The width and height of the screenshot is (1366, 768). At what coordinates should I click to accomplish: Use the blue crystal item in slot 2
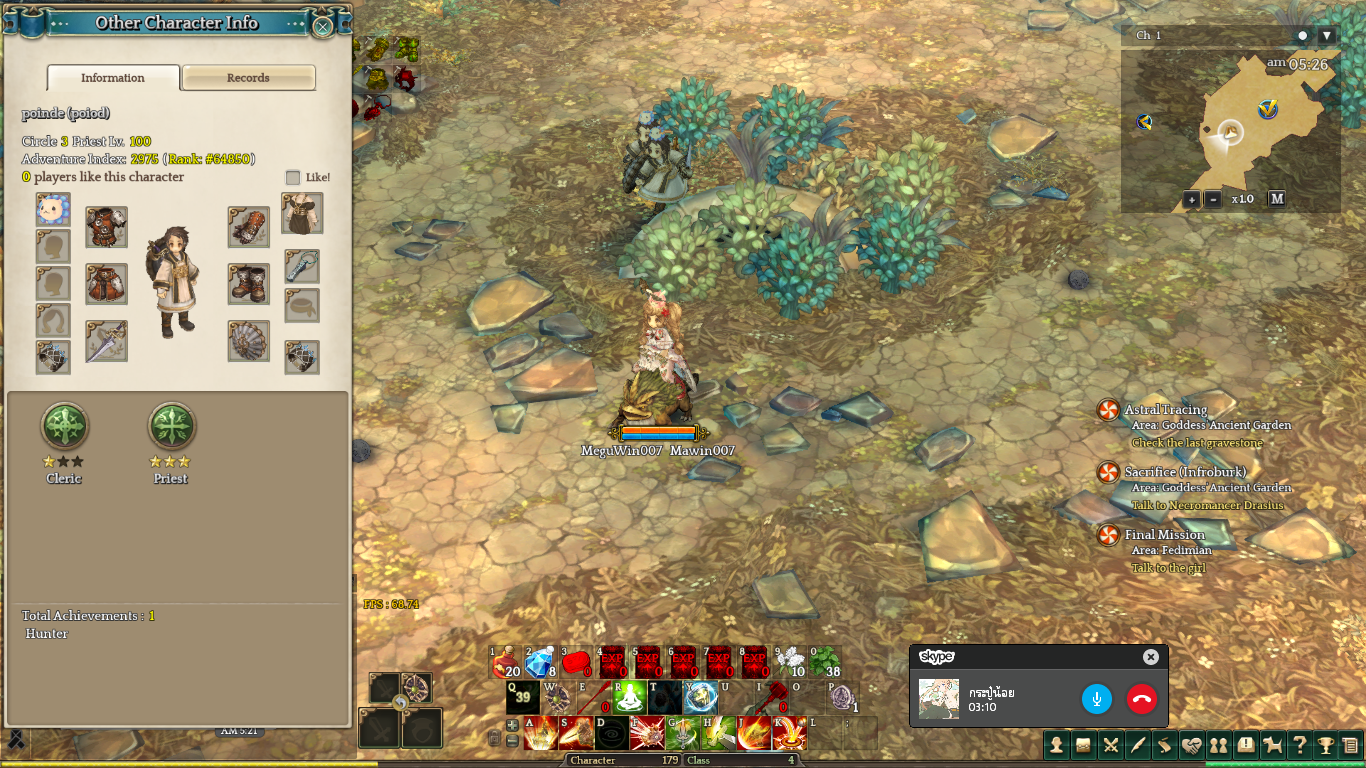coord(540,662)
